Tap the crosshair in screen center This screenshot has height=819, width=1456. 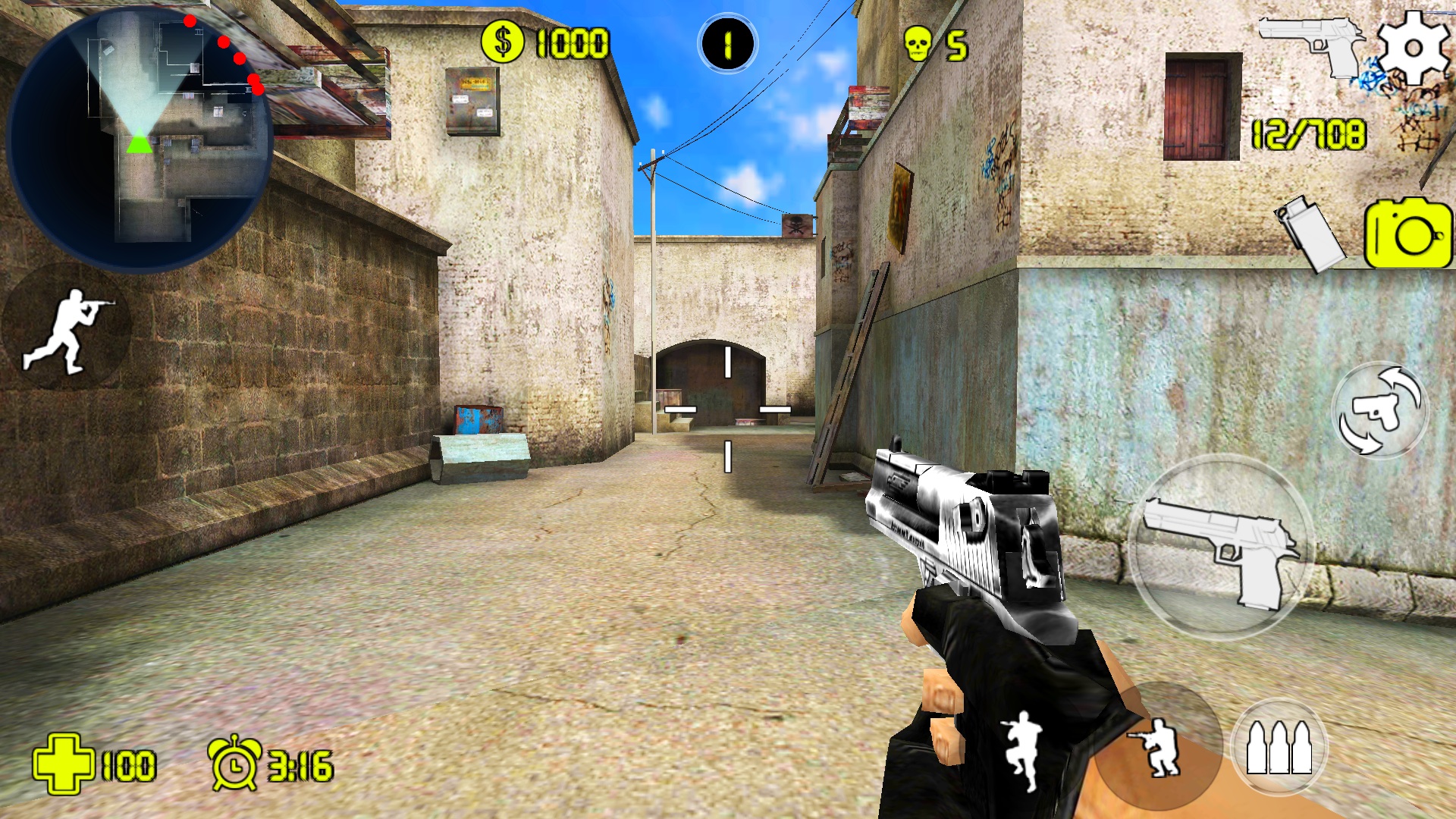tap(728, 409)
